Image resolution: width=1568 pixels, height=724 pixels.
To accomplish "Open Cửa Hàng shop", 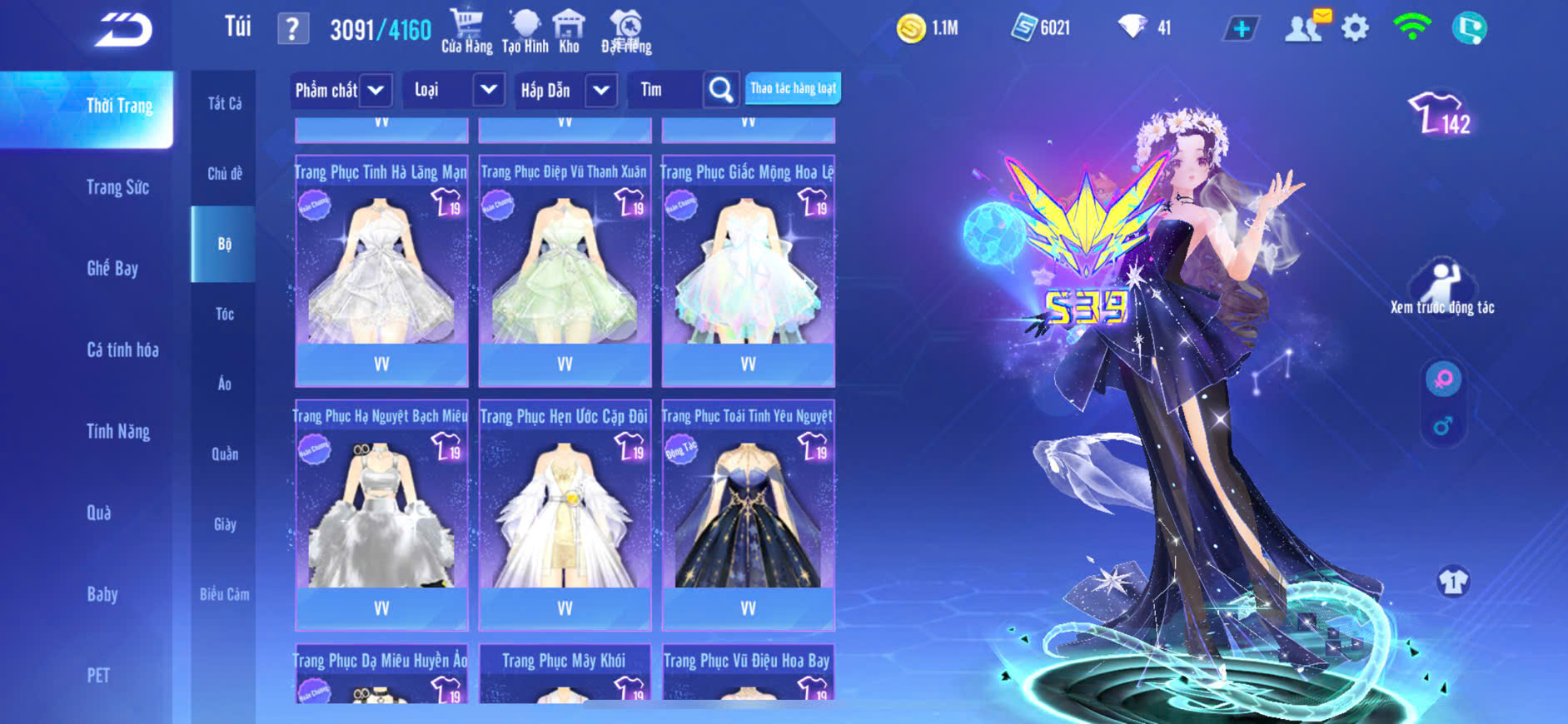I will click(466, 31).
